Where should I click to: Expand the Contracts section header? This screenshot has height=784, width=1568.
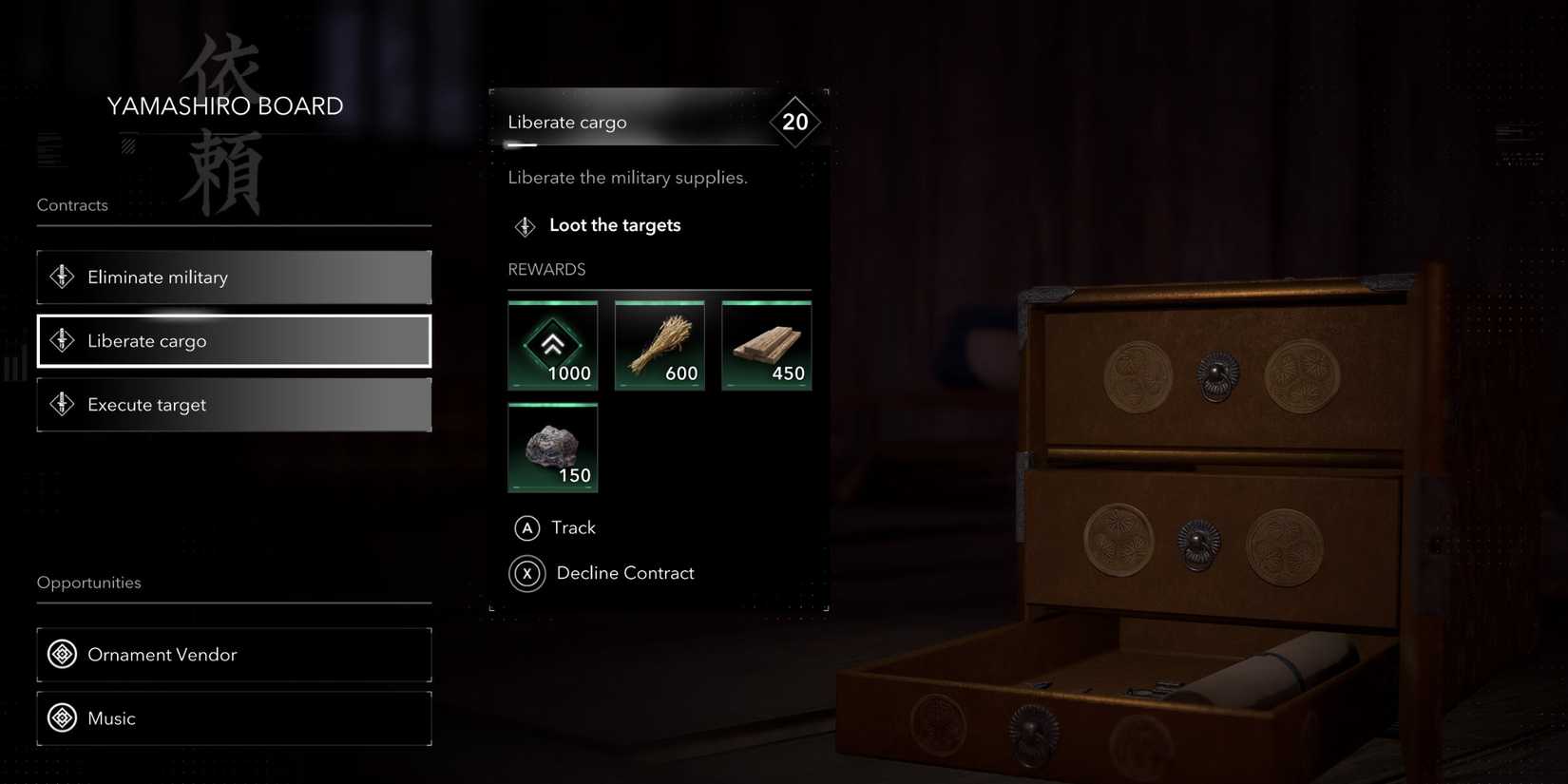[72, 204]
